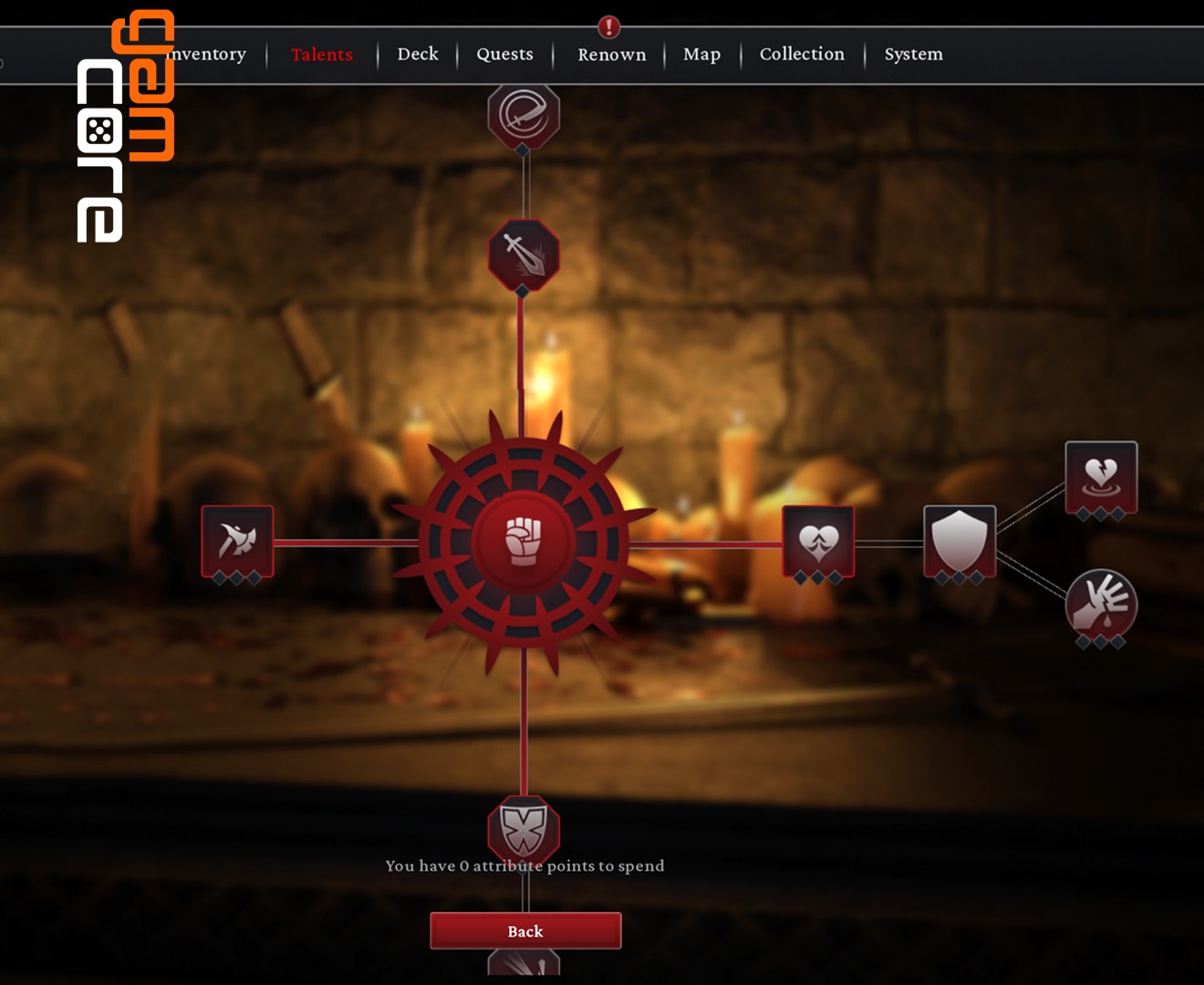Switch to the Talents tab

tap(322, 55)
